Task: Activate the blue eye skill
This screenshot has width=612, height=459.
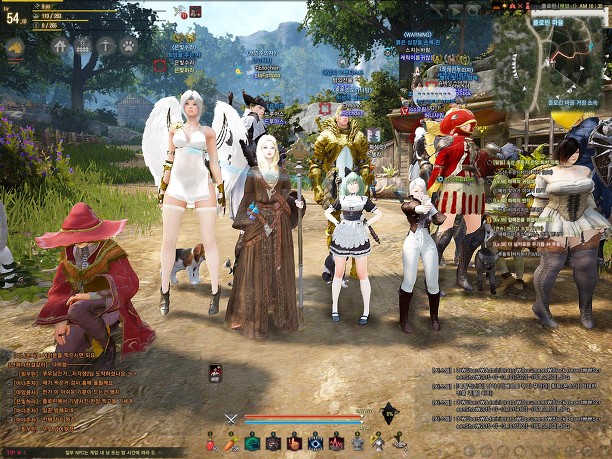Action: click(315, 441)
